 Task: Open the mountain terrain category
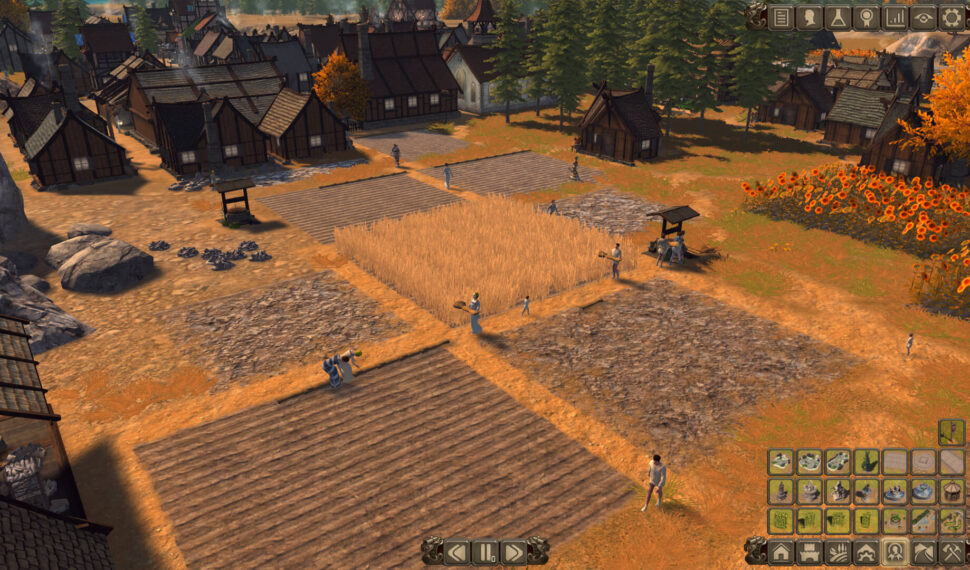tap(923, 551)
